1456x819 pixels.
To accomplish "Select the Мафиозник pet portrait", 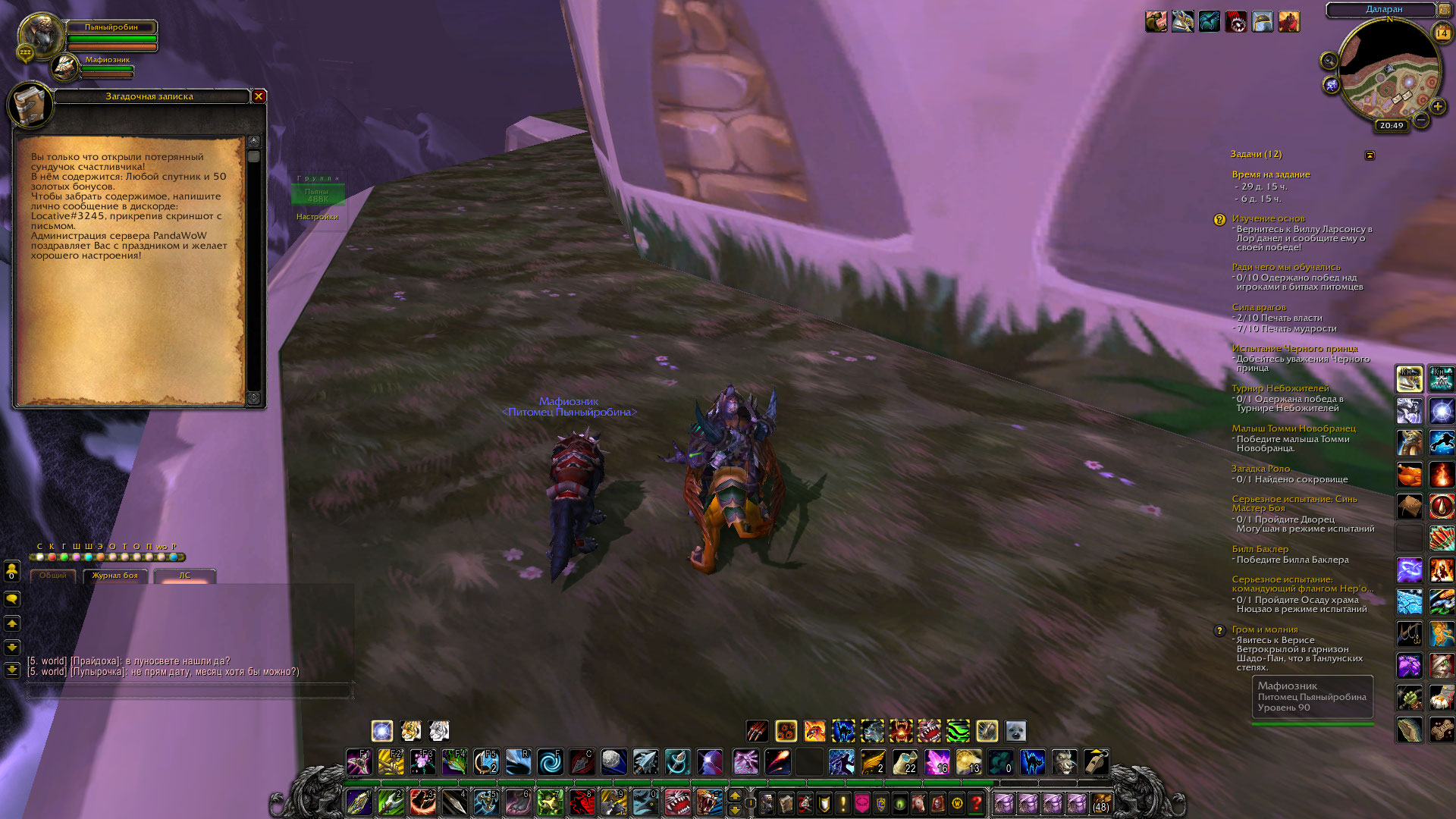I will click(x=66, y=67).
